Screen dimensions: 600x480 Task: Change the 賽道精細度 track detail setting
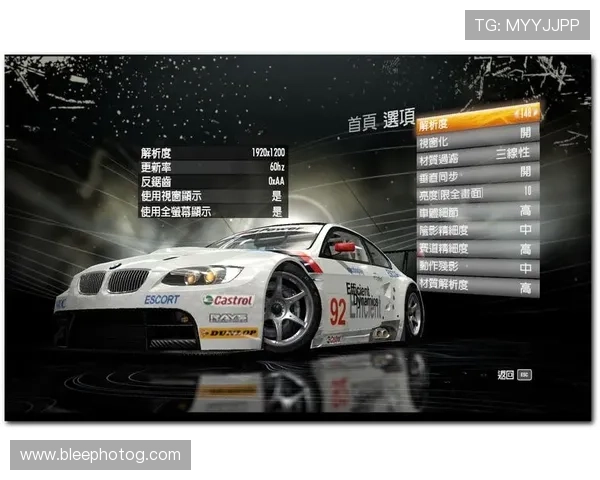(x=478, y=249)
